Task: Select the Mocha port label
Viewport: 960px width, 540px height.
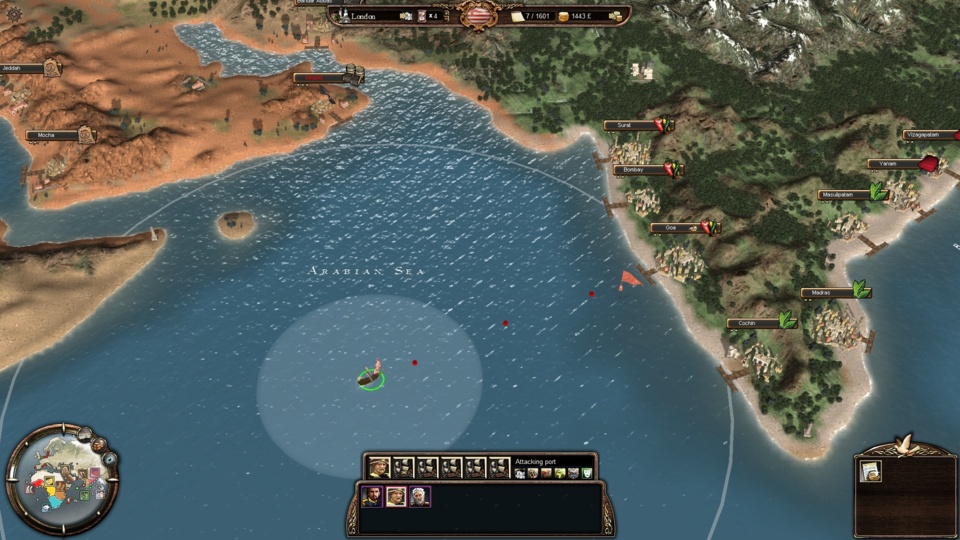Action: pos(52,135)
